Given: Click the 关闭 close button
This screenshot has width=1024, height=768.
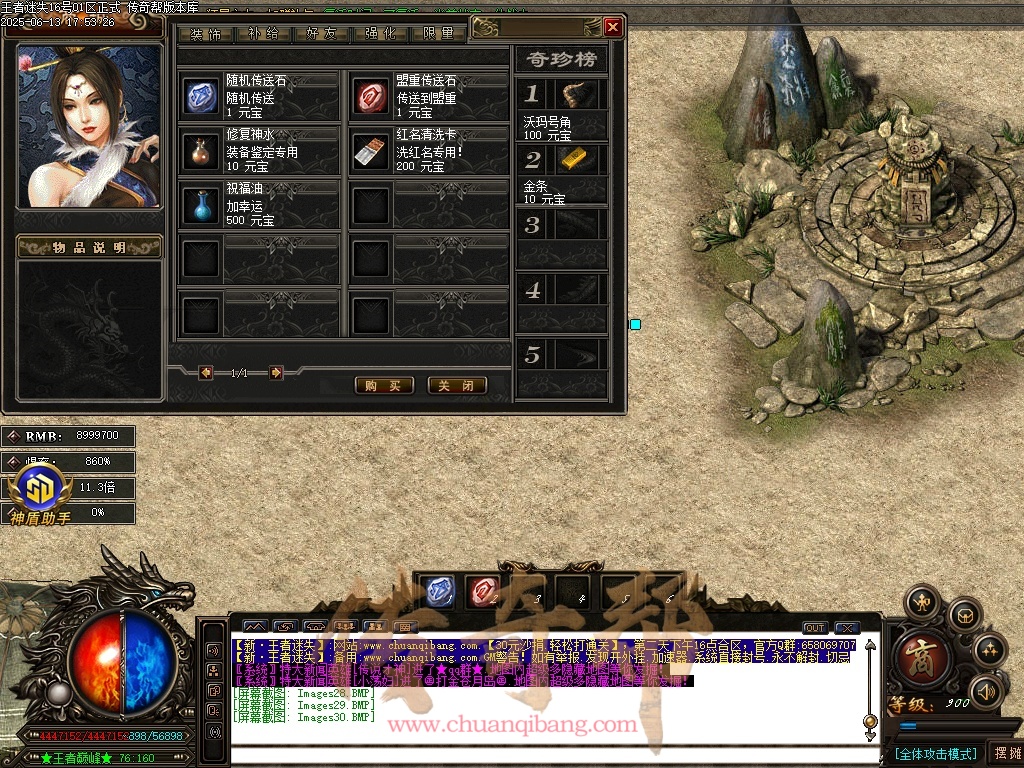Looking at the screenshot, I should click(x=457, y=385).
